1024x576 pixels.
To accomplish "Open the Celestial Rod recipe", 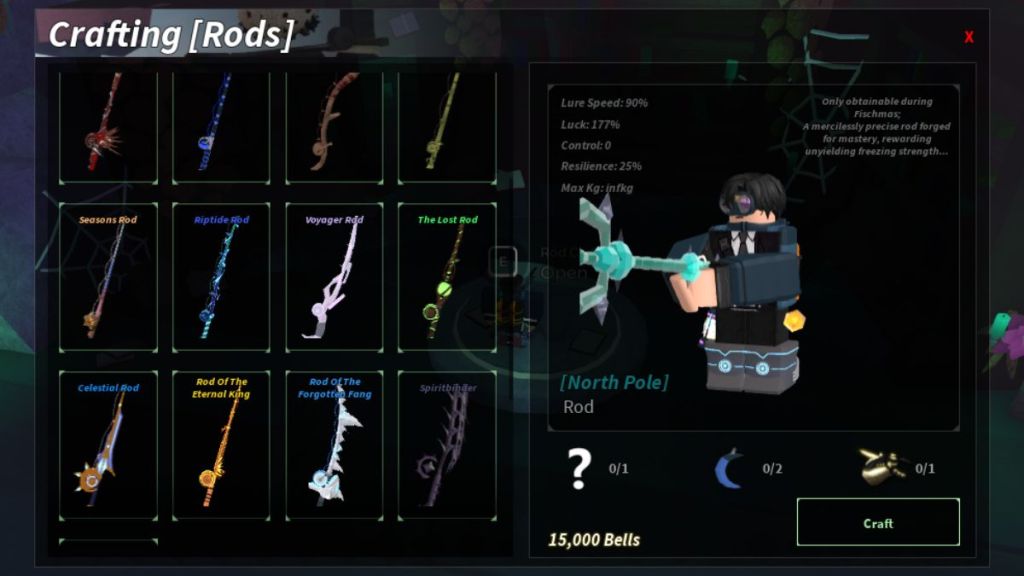I will point(108,445).
